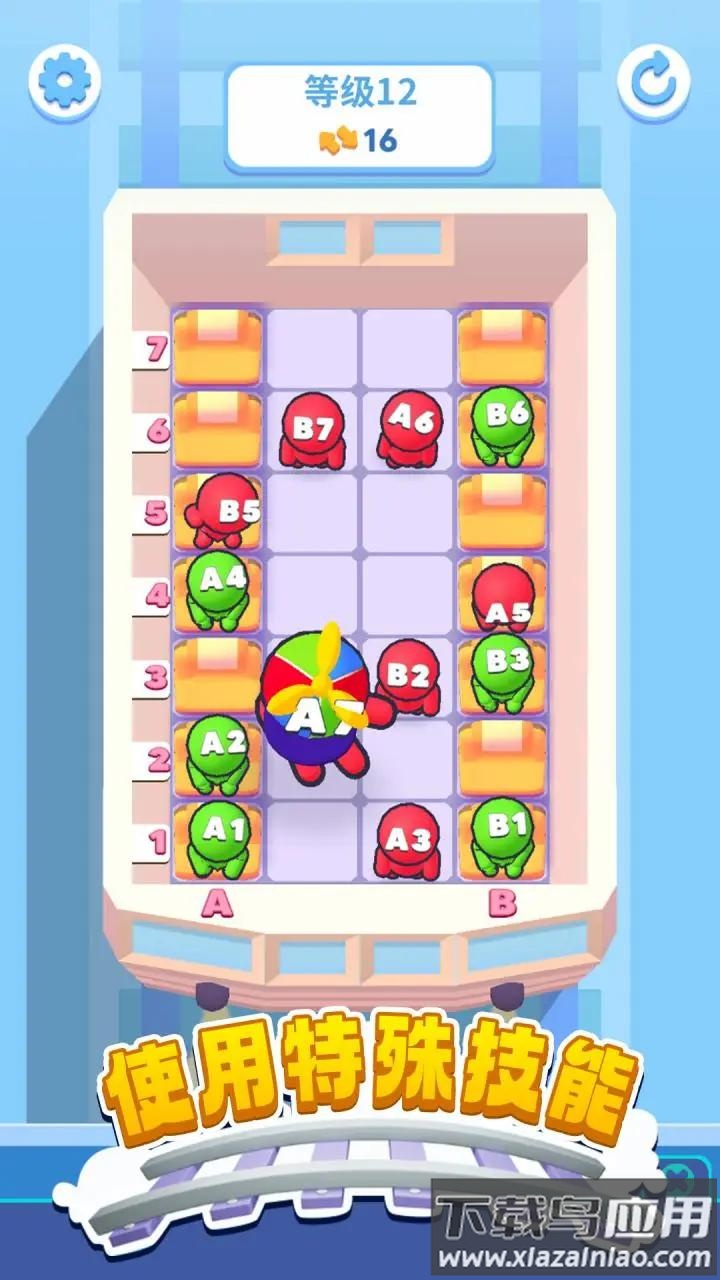This screenshot has height=1280, width=720.
Task: Select the red A3 passenger
Action: click(x=406, y=842)
